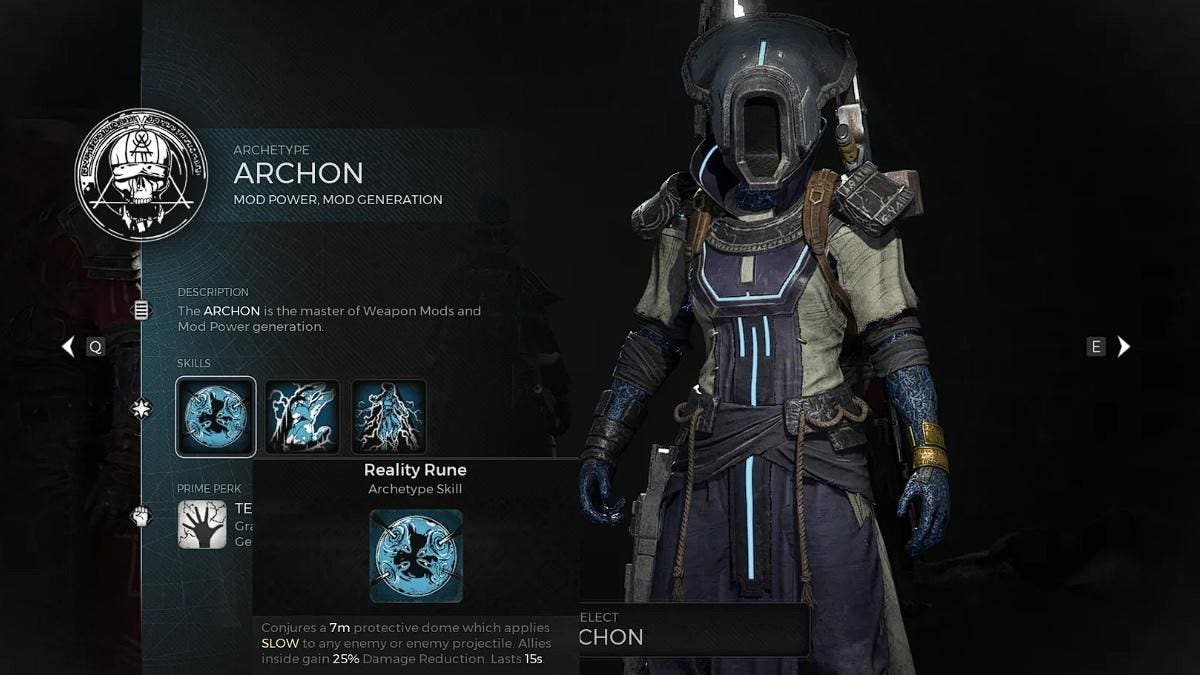The image size is (1200, 675).
Task: Click the Archon skull emblem
Action: point(141,175)
